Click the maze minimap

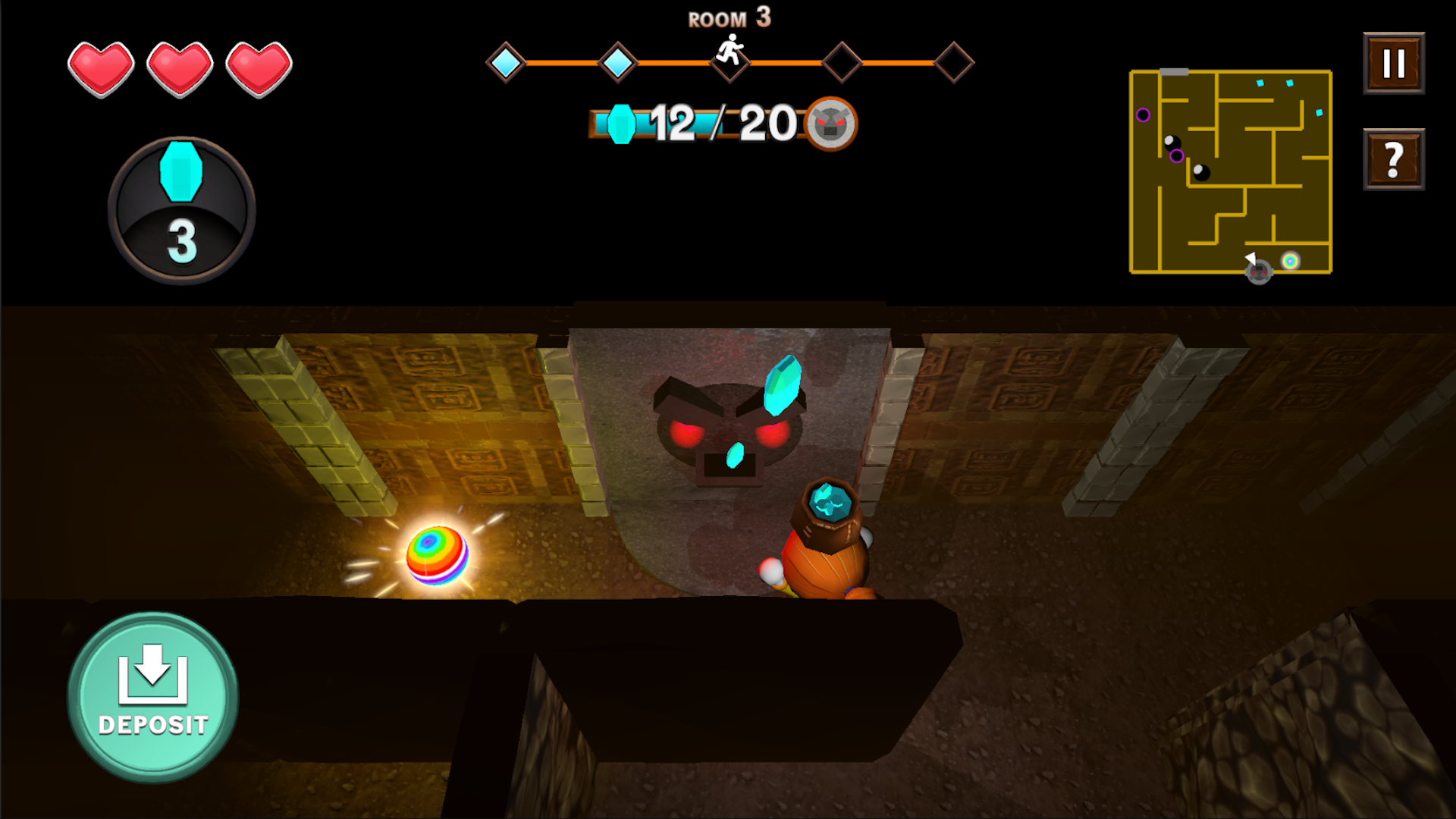click(1230, 172)
